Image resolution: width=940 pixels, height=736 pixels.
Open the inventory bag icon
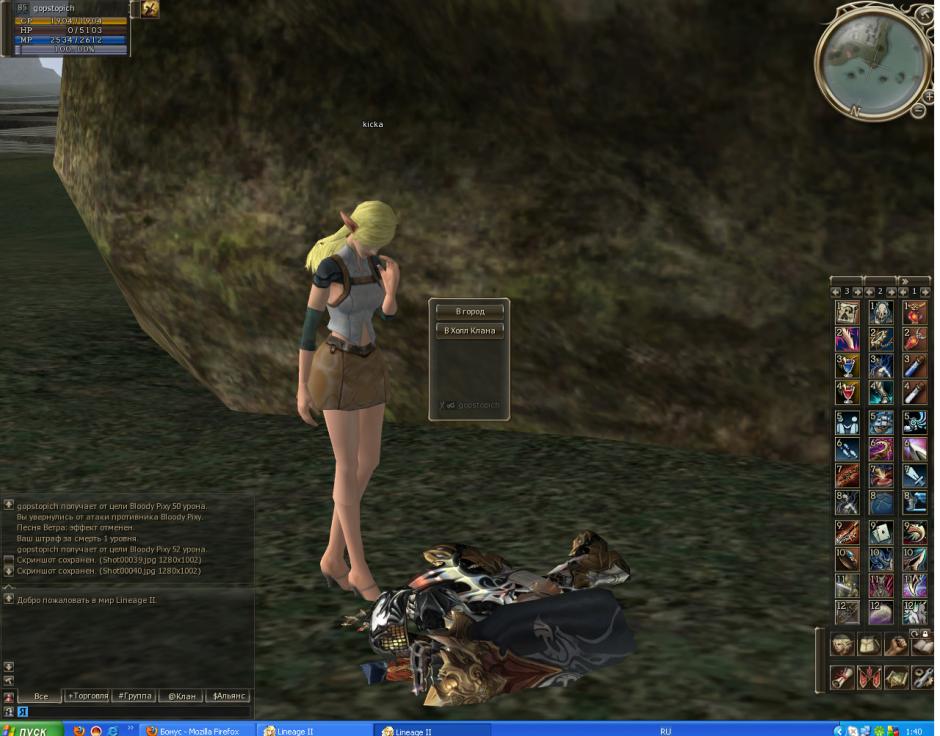(869, 645)
